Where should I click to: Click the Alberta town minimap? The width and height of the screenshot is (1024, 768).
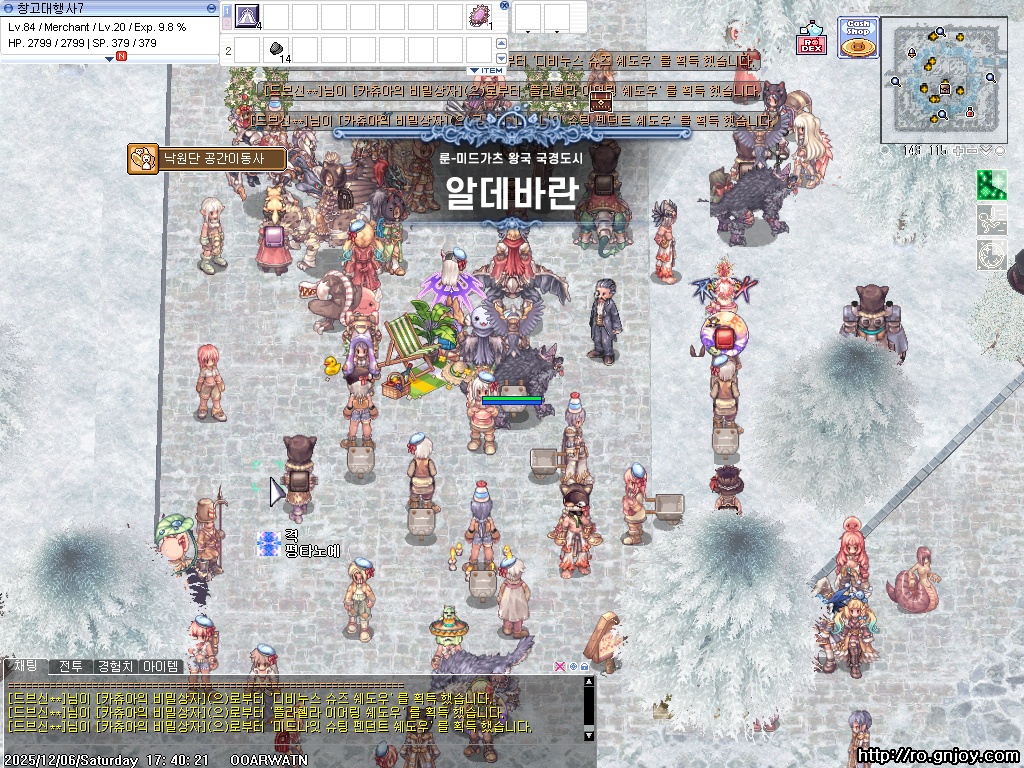pos(941,80)
